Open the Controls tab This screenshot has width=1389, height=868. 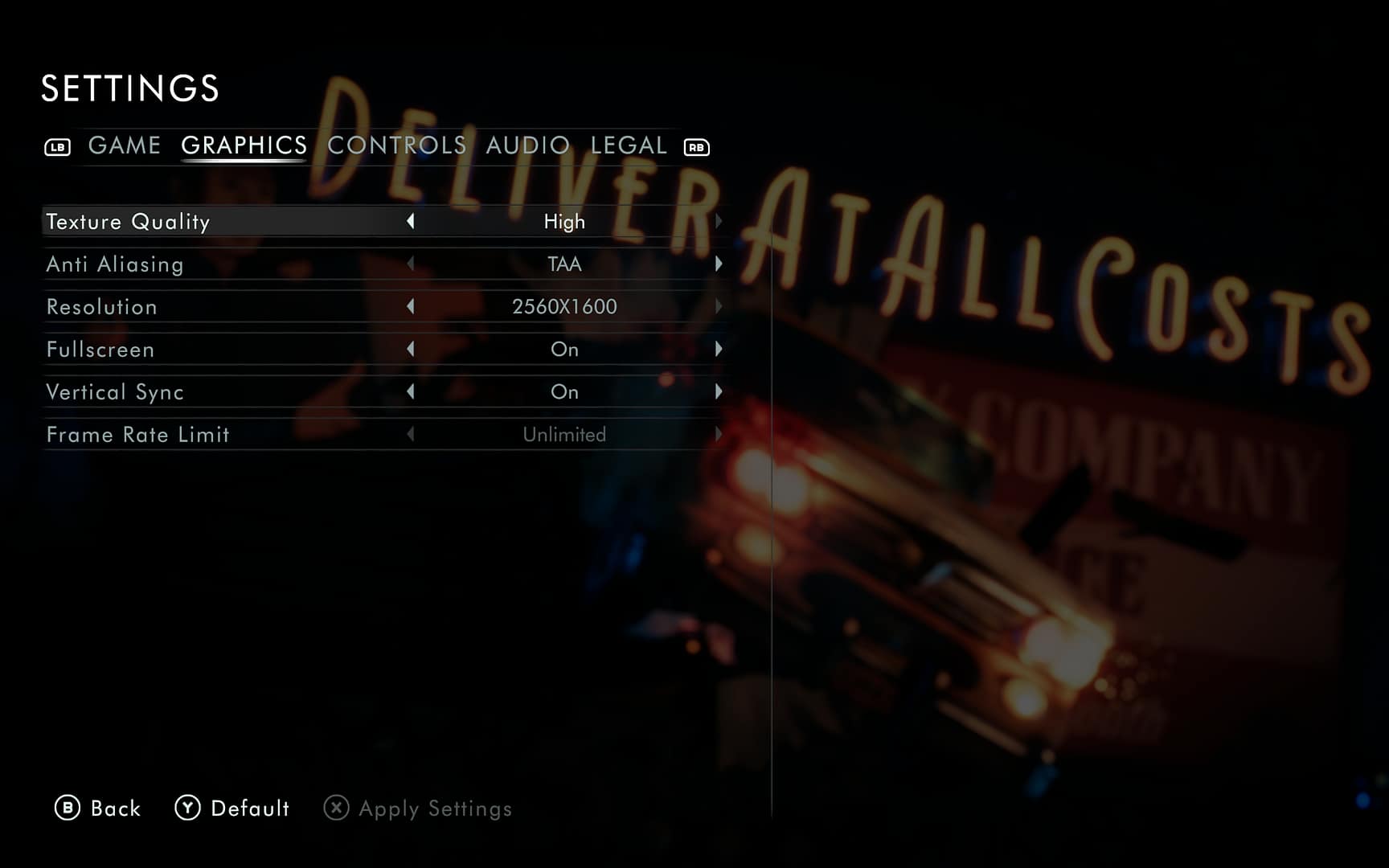point(396,145)
